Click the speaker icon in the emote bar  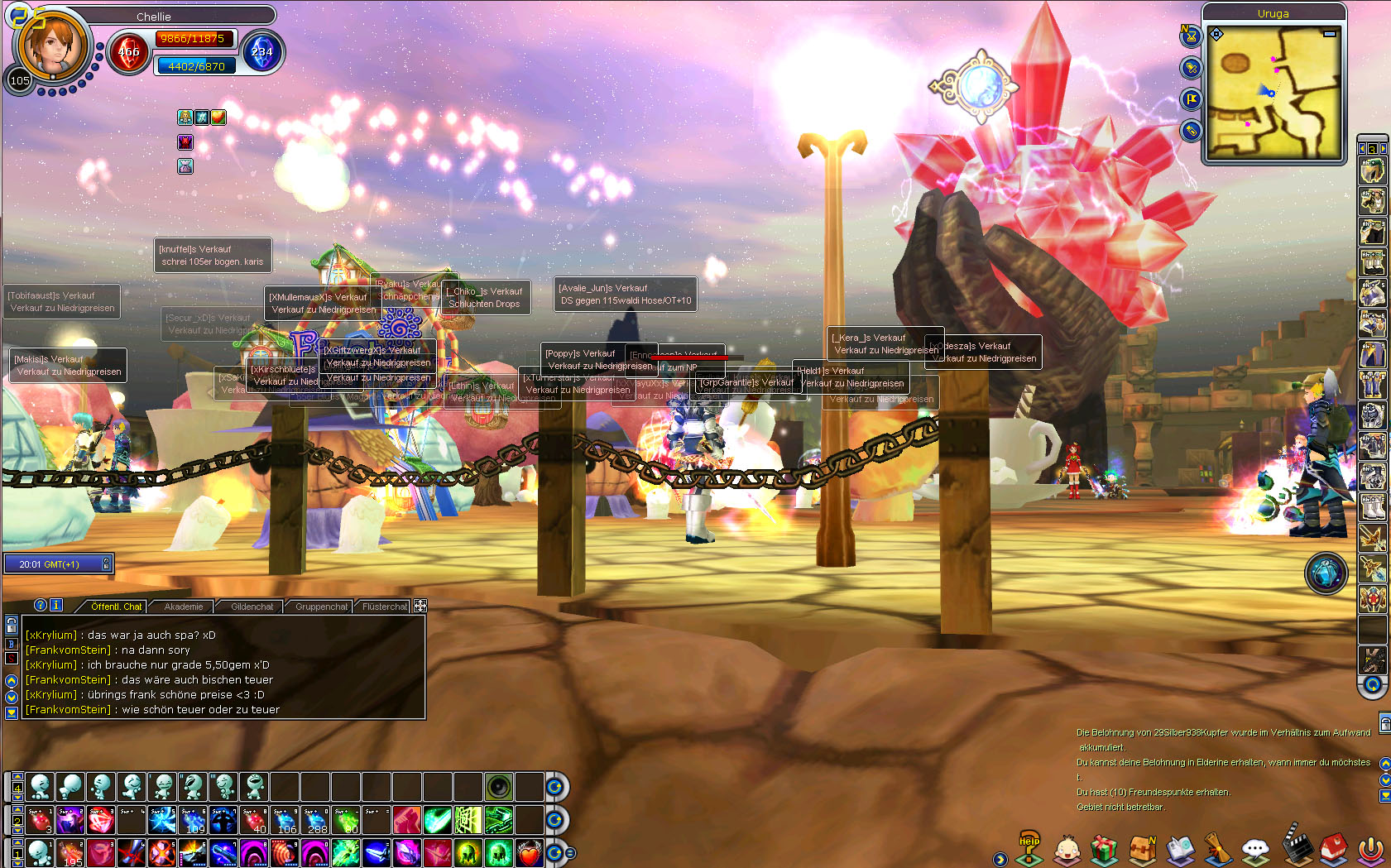click(x=499, y=786)
